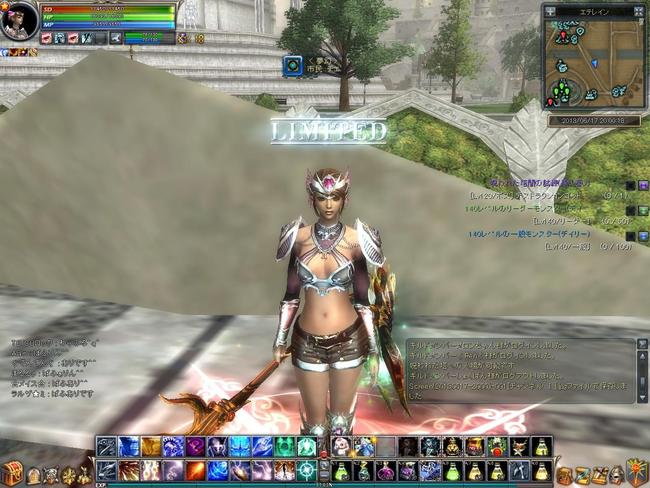Click the first lips buff icon under the bars
650x488 pixels.
(47, 38)
